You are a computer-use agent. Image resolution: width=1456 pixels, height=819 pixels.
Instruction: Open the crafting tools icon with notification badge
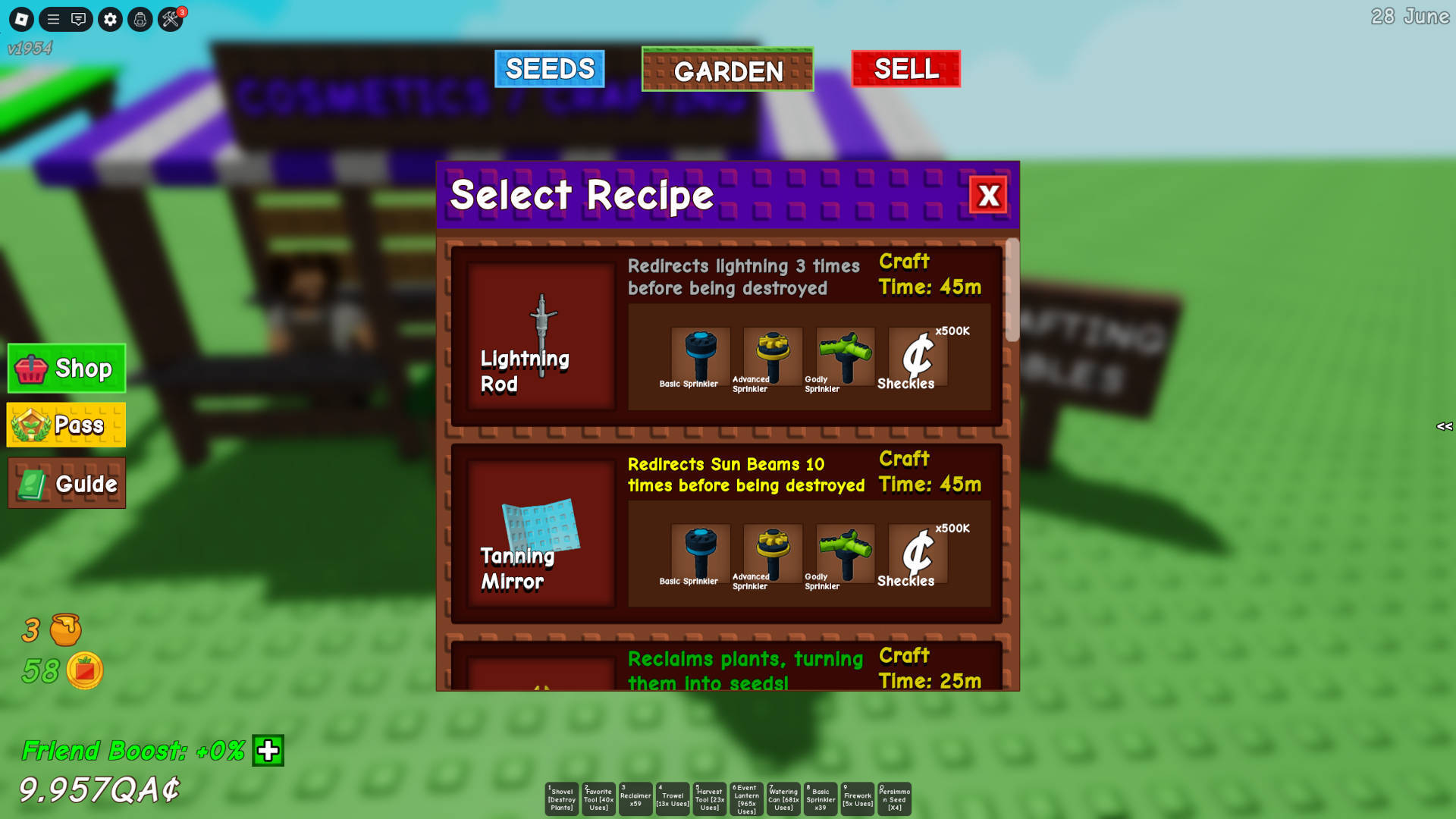click(x=169, y=20)
